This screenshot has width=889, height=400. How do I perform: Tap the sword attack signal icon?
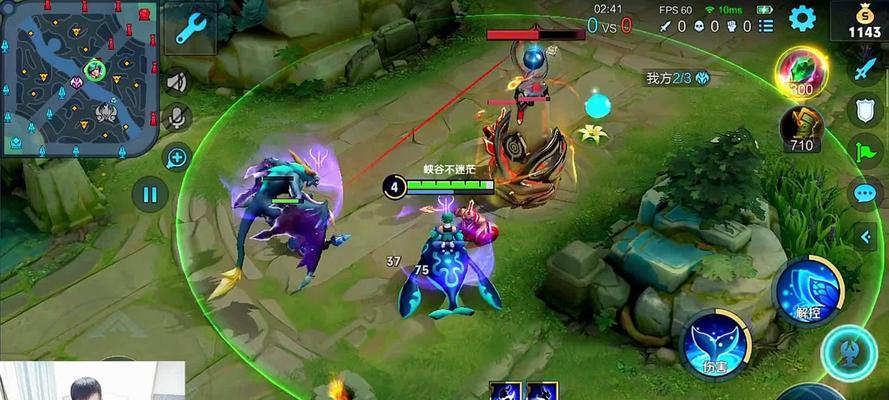(864, 70)
